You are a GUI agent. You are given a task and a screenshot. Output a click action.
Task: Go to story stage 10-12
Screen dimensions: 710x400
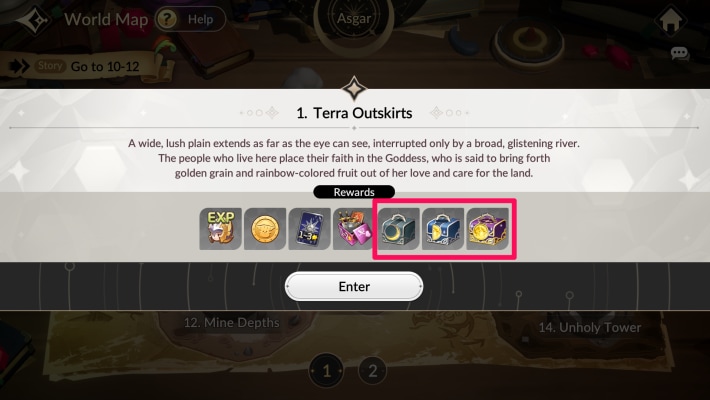pos(76,66)
